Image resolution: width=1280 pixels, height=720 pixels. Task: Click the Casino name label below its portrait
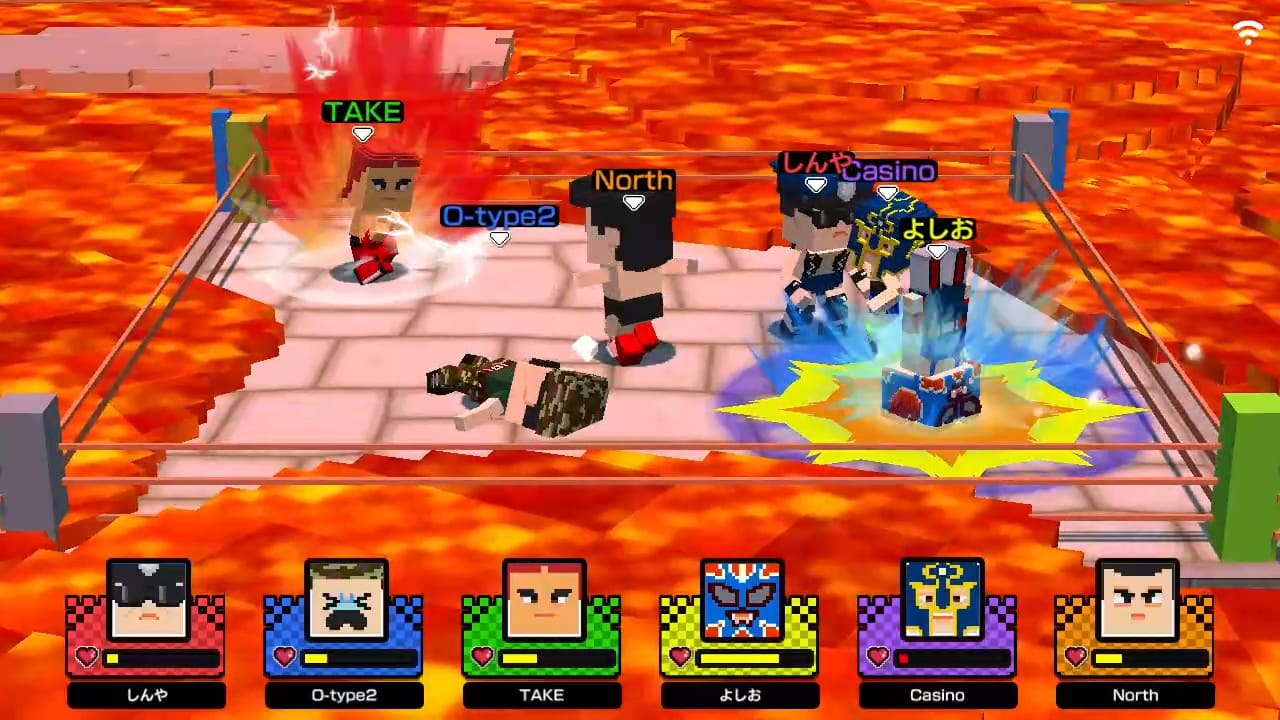pos(937,694)
